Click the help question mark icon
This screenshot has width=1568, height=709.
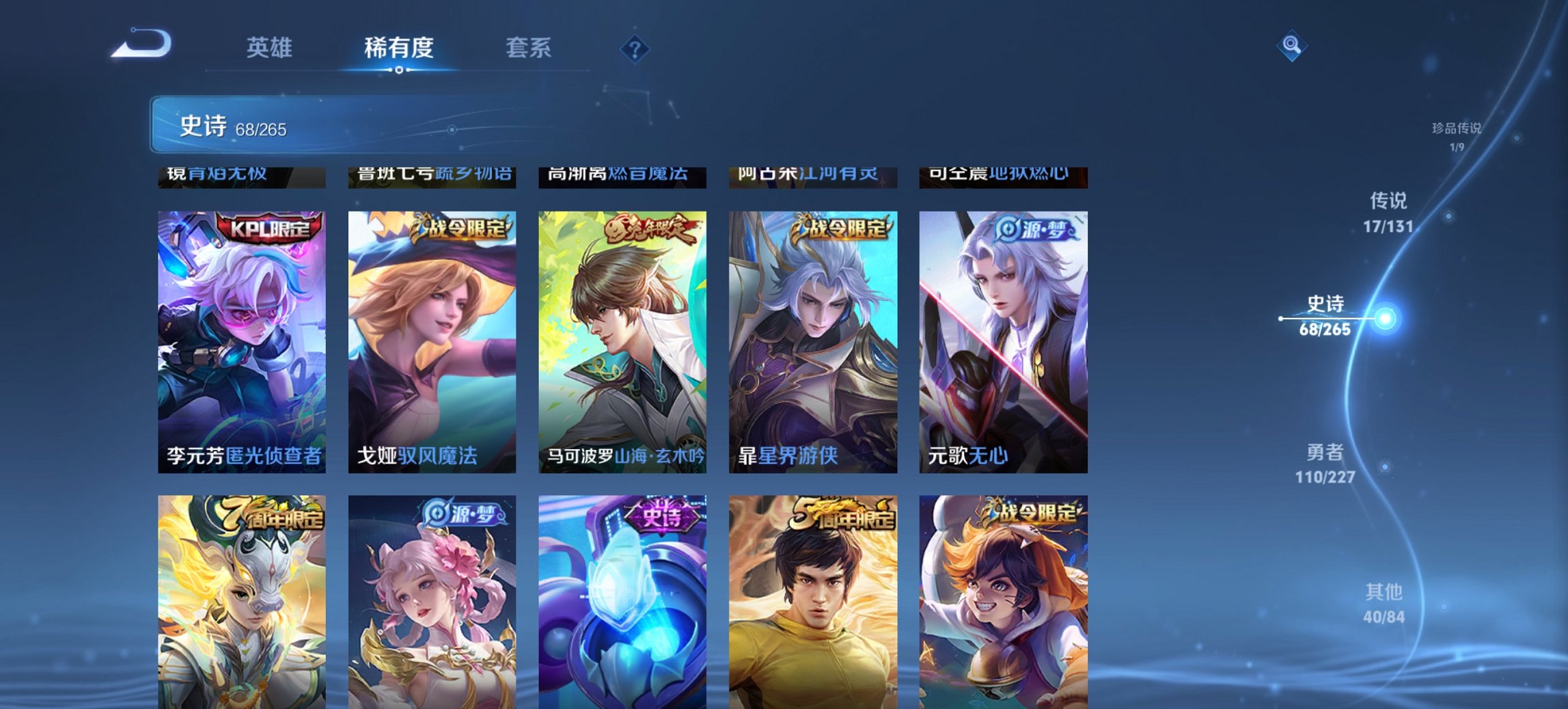(x=635, y=48)
